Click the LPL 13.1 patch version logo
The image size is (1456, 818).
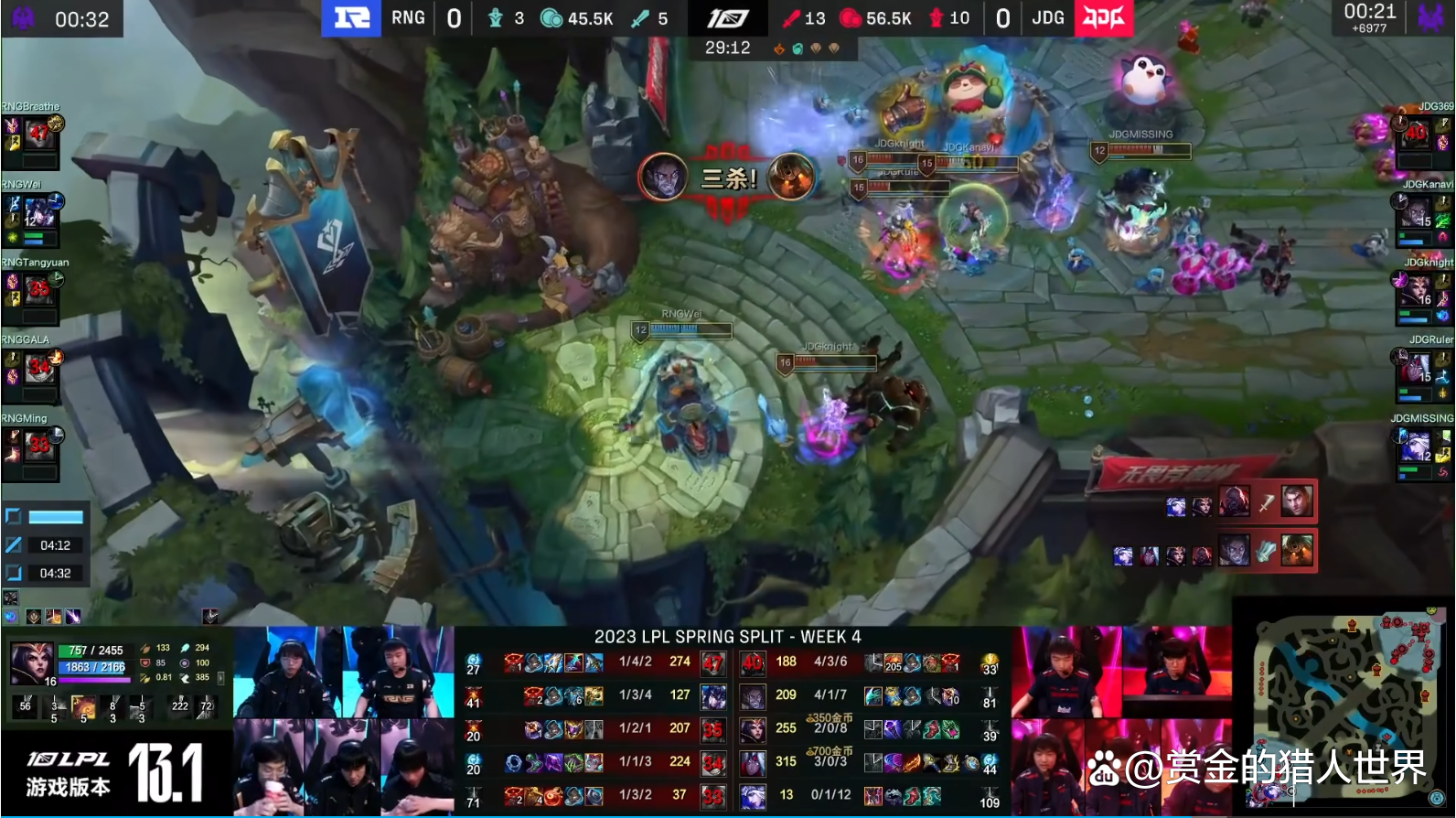click(x=115, y=771)
